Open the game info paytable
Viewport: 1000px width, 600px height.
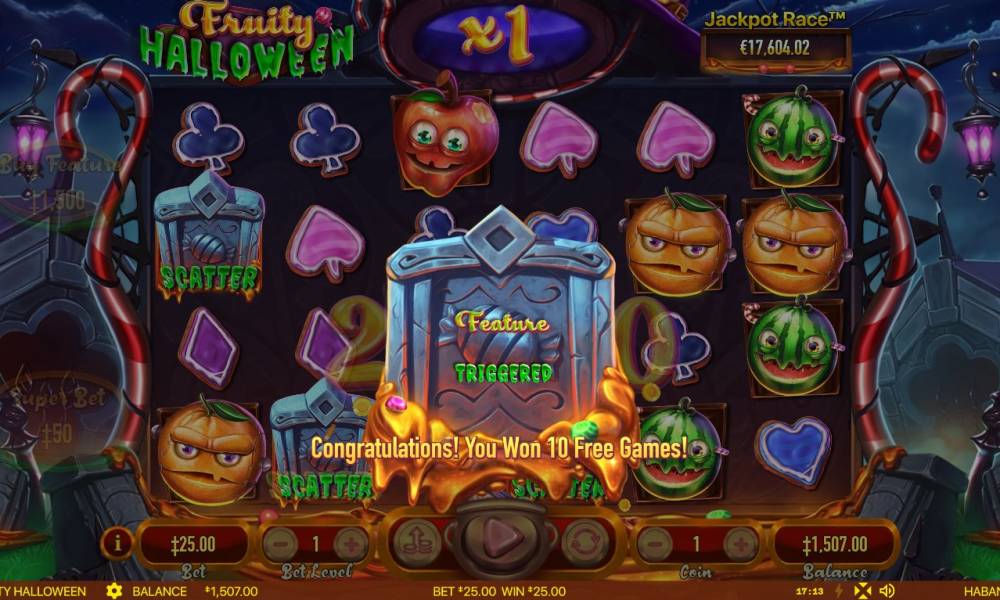point(118,542)
